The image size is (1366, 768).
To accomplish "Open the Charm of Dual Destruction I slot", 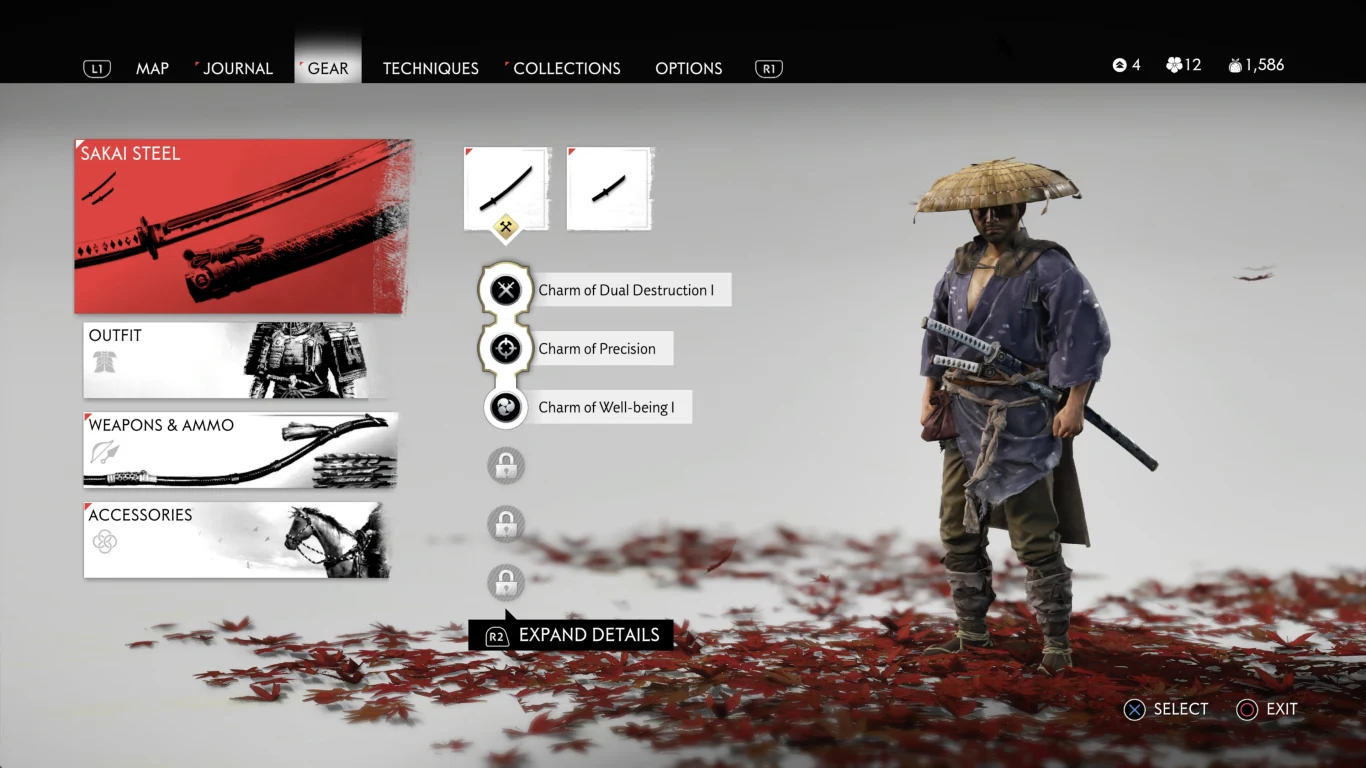I will click(x=505, y=289).
